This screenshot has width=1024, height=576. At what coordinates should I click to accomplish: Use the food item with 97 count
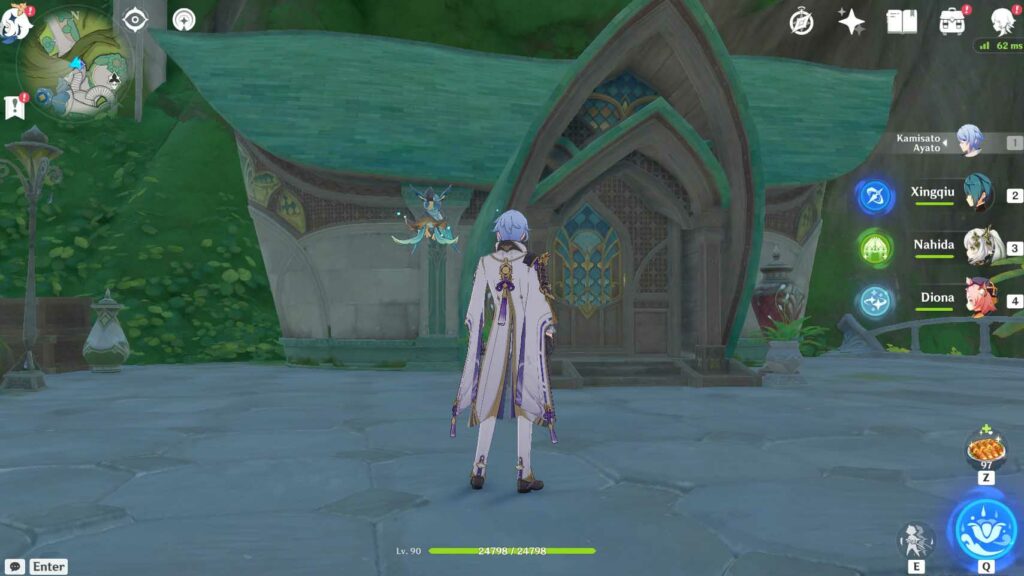click(986, 450)
